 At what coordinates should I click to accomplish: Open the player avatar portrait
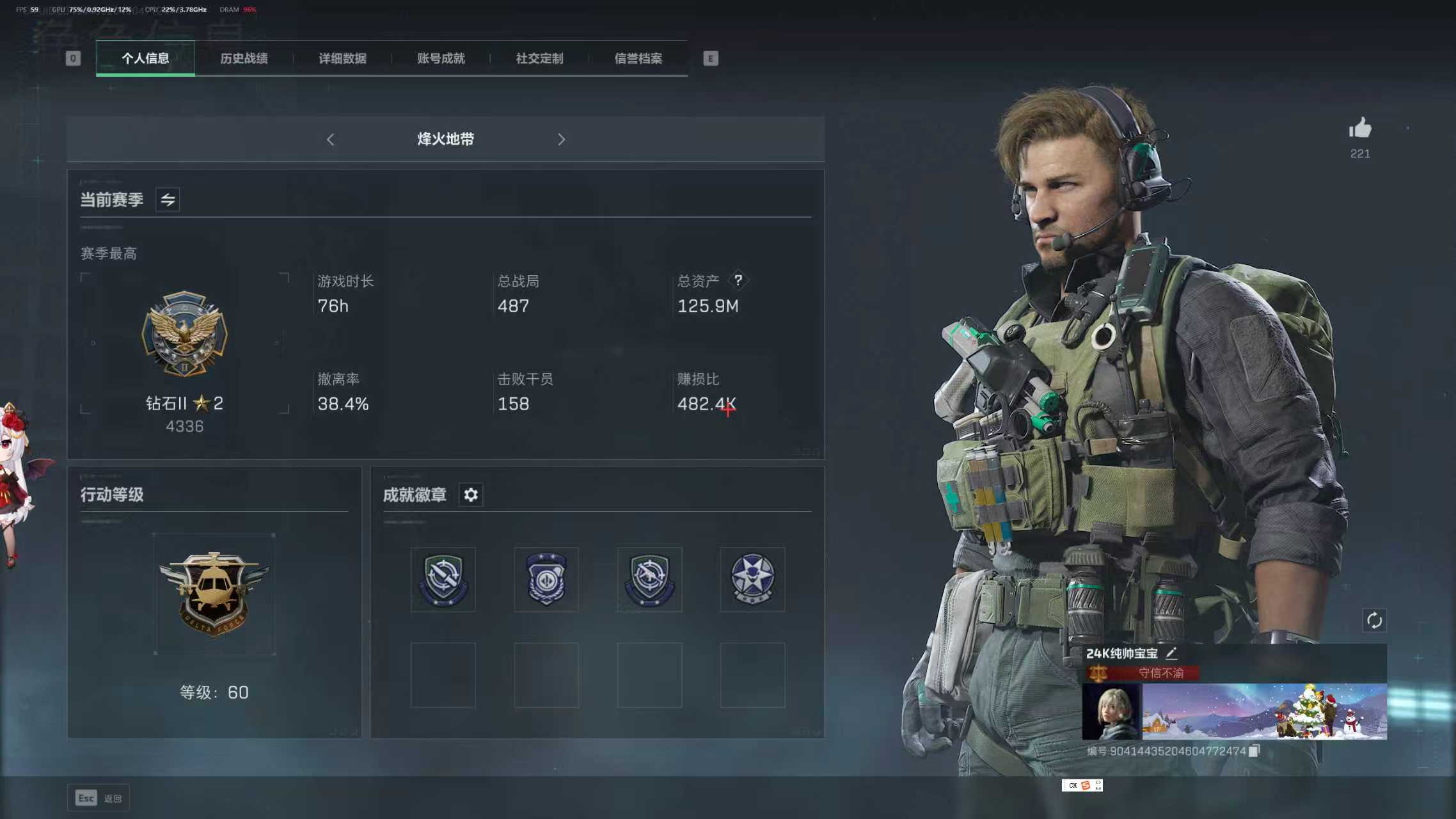click(1110, 712)
